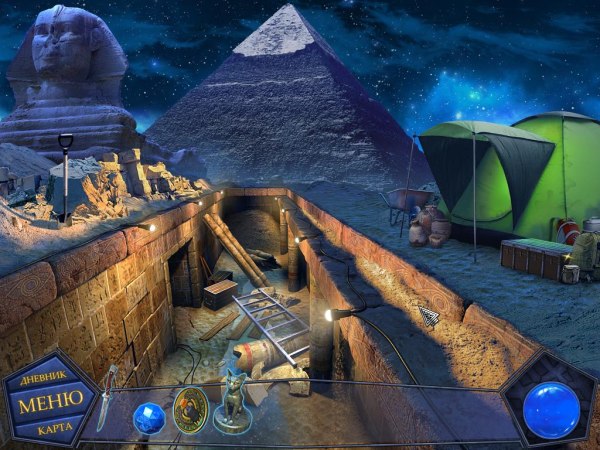The image size is (600, 450).
Task: Open the МЕНЮ main menu button
Action: [47, 404]
